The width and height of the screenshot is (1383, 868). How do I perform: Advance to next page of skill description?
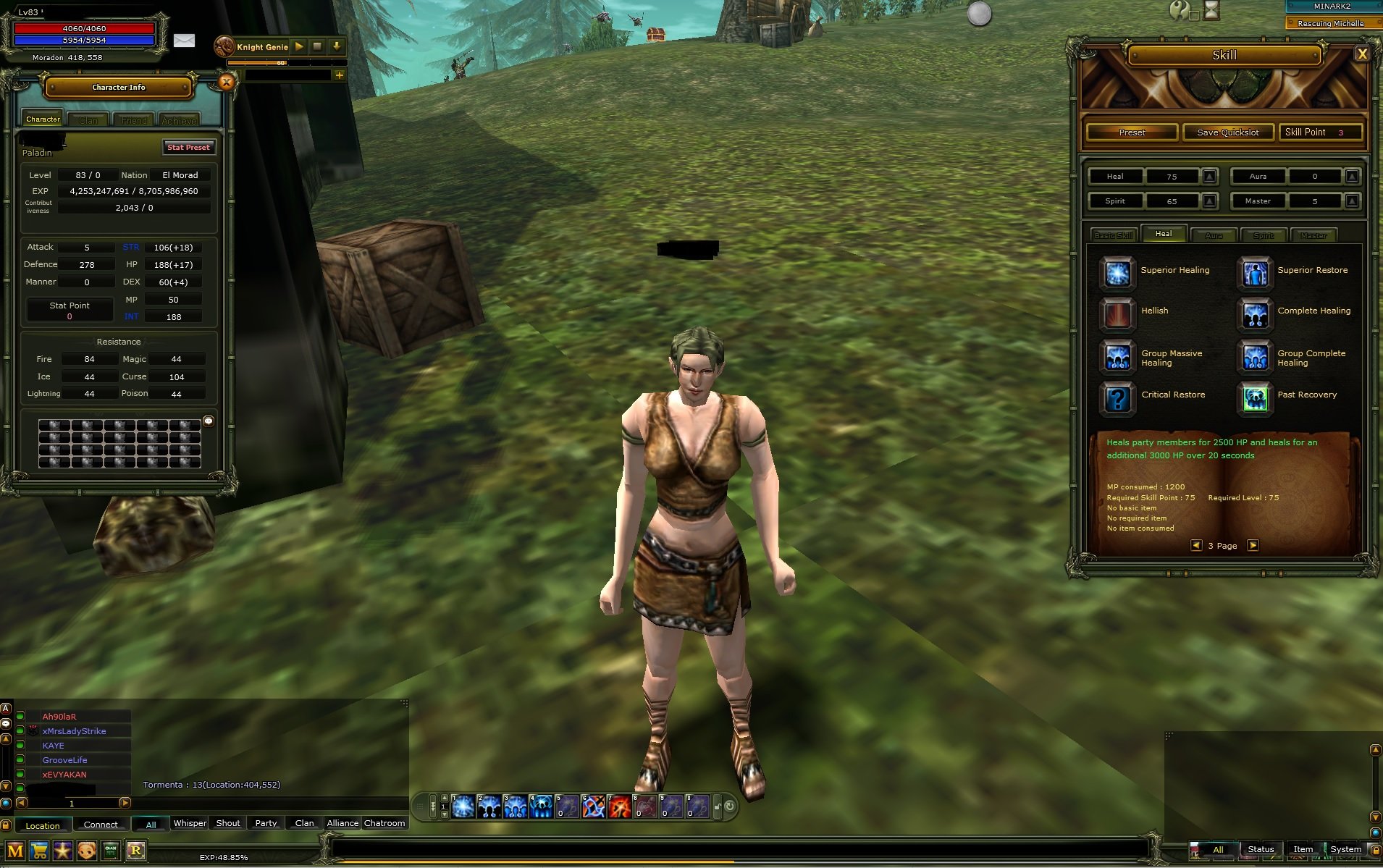[1253, 545]
